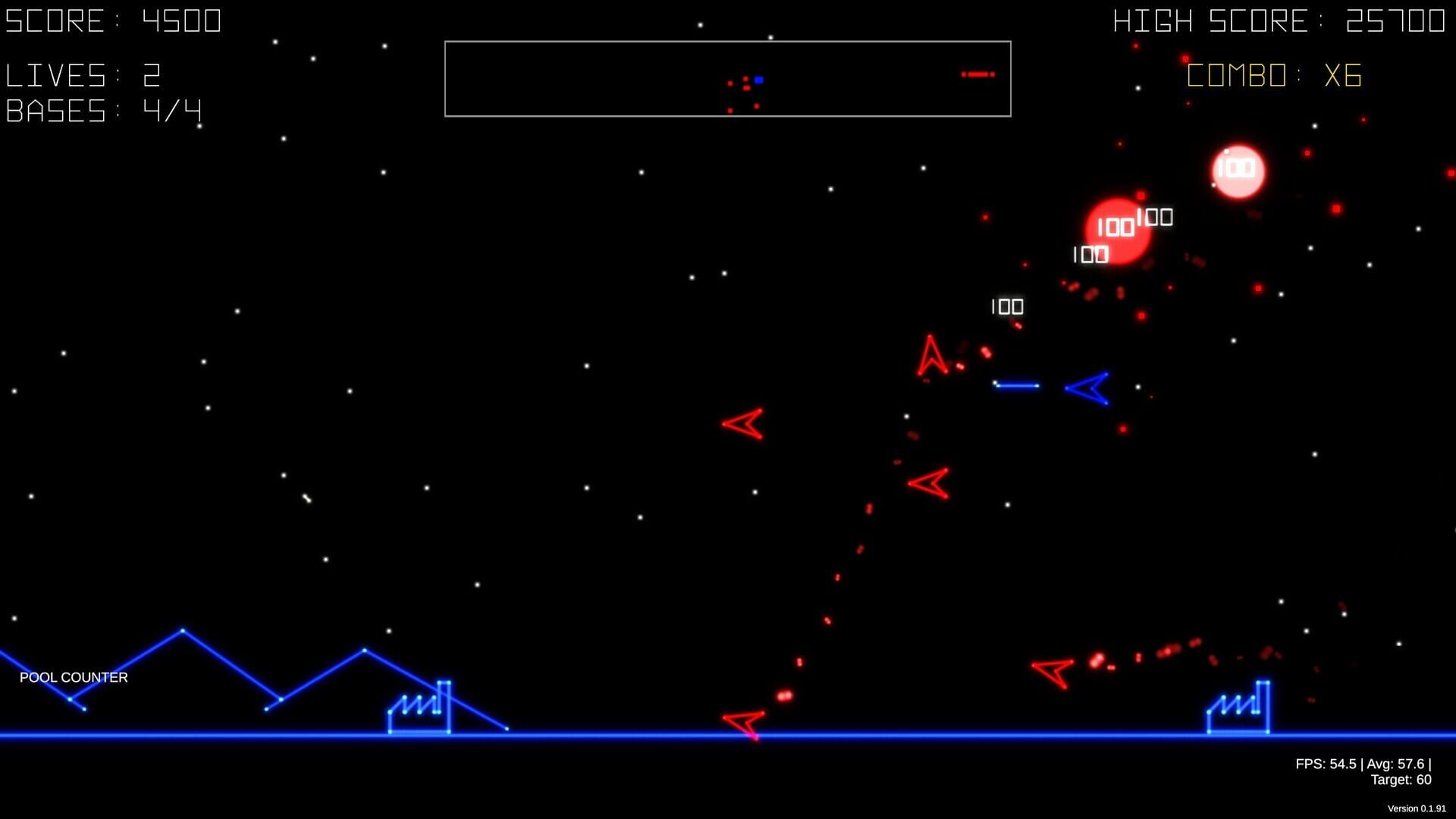Select the HIGH SCORE: 25700 text
The image size is (1456, 819).
(x=1282, y=20)
